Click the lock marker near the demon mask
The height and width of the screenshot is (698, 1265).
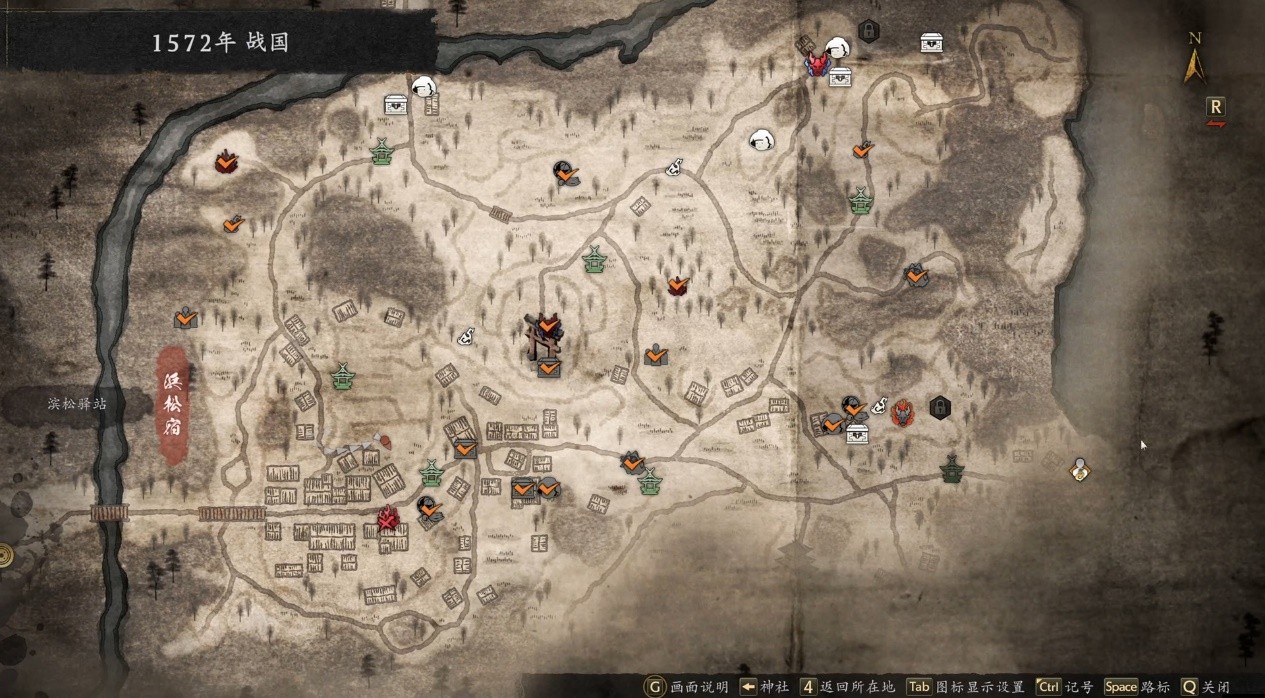868,31
